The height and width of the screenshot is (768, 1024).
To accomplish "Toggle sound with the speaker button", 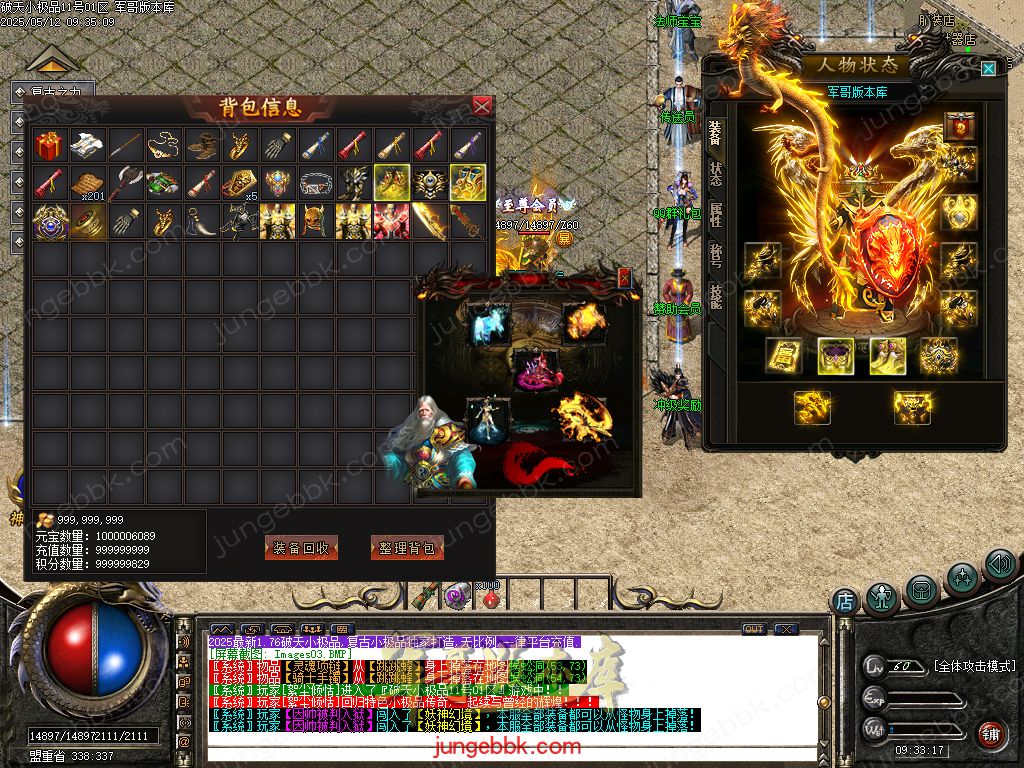I will pos(1000,565).
